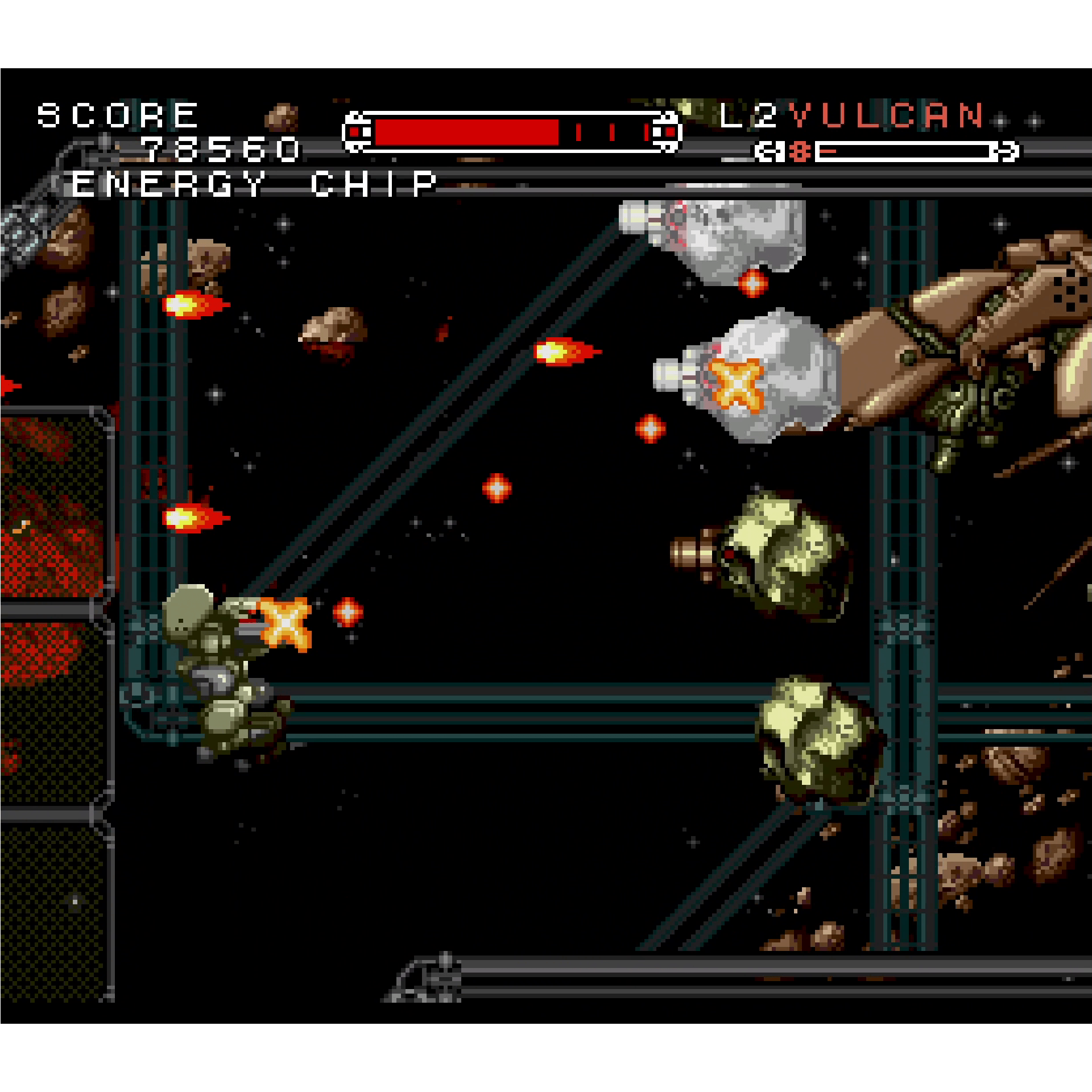Select the L2 VULCAN weapon label
The image size is (1092, 1092).
click(x=851, y=115)
